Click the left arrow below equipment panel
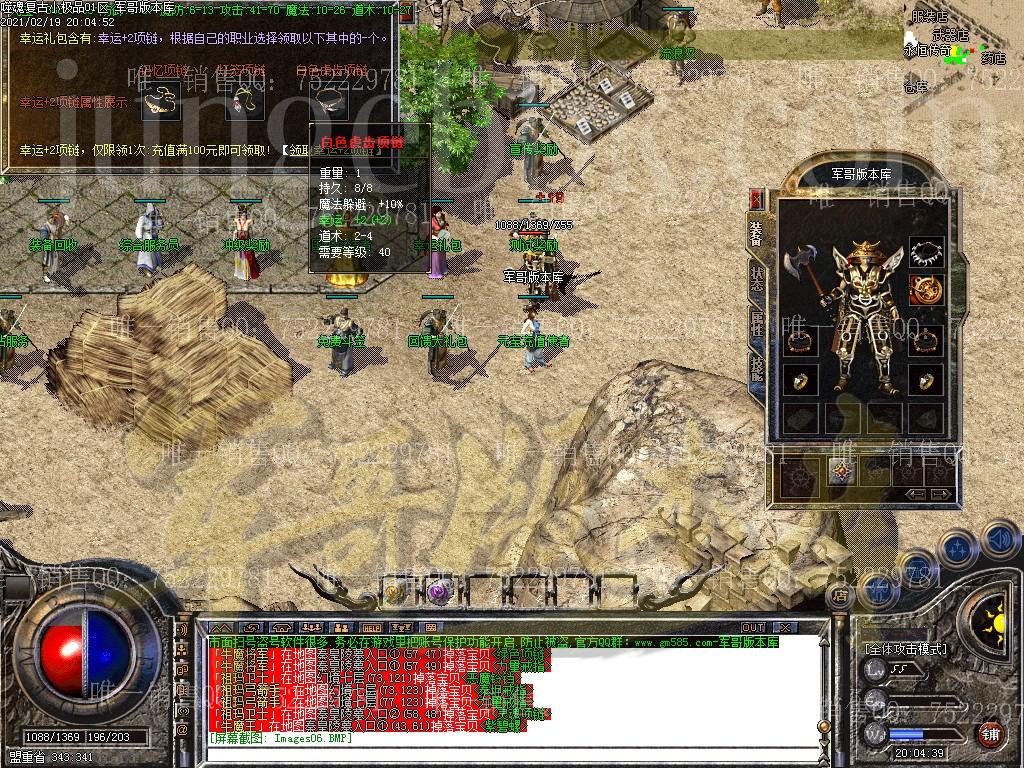Viewport: 1024px width, 768px height. tap(915, 494)
